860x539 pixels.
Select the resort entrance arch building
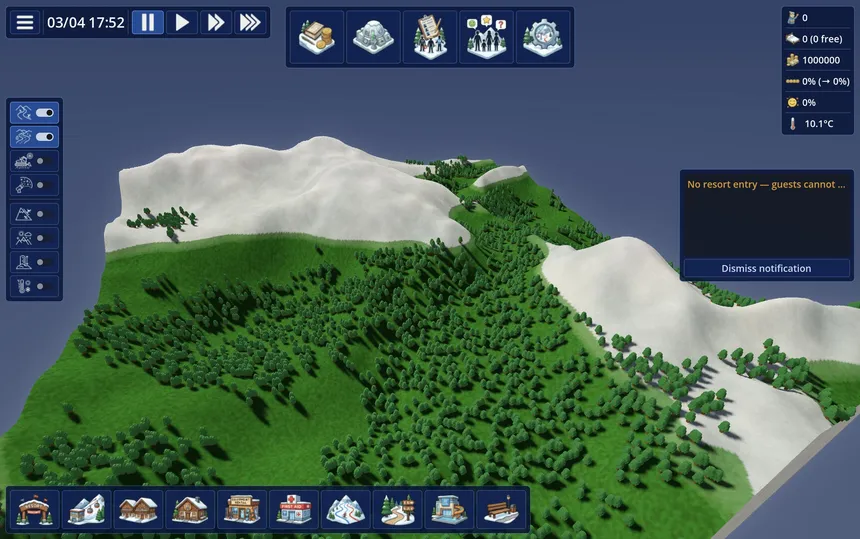[x=34, y=509]
